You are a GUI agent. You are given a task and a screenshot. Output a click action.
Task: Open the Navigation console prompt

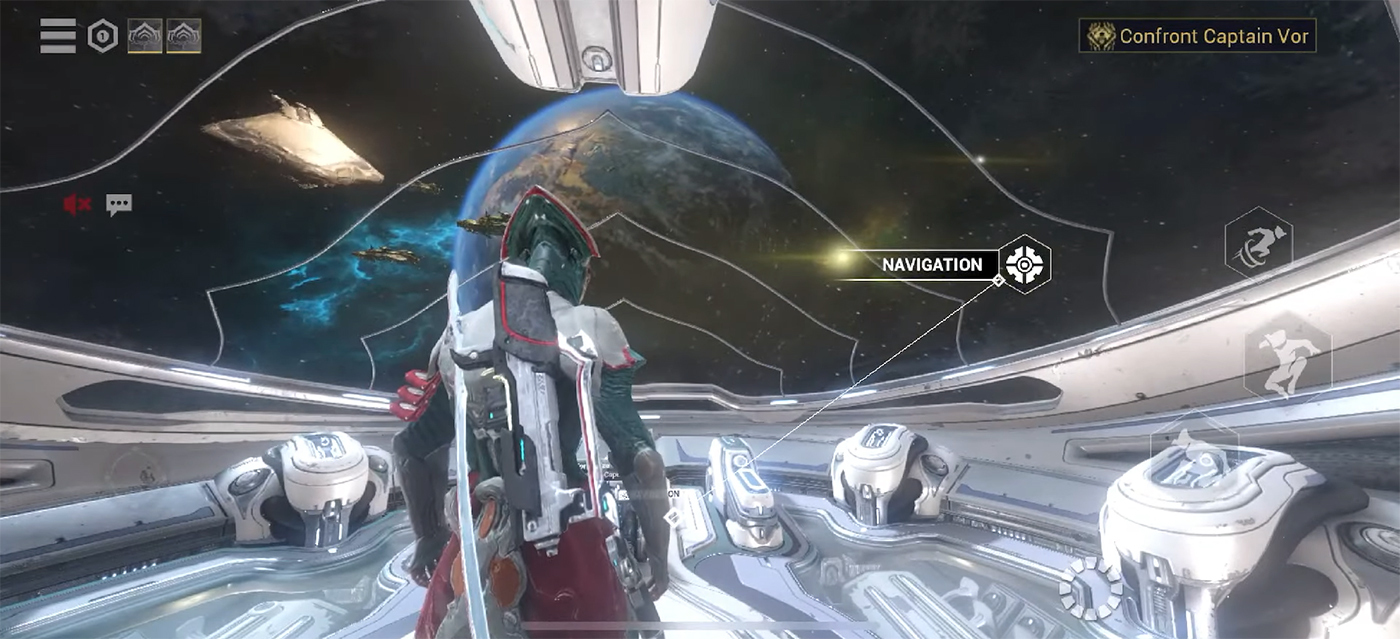[1024, 264]
